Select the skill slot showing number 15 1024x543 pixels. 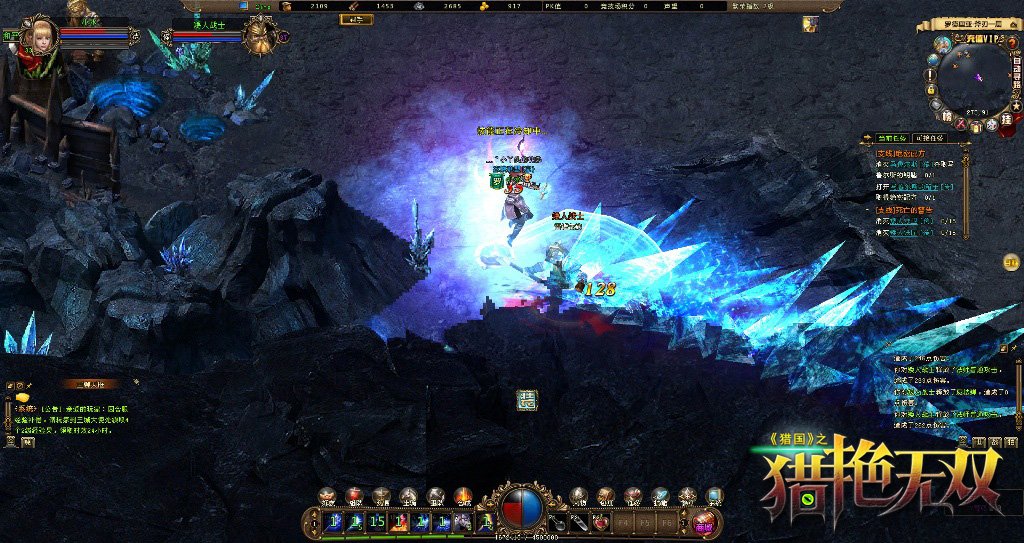pos(377,521)
